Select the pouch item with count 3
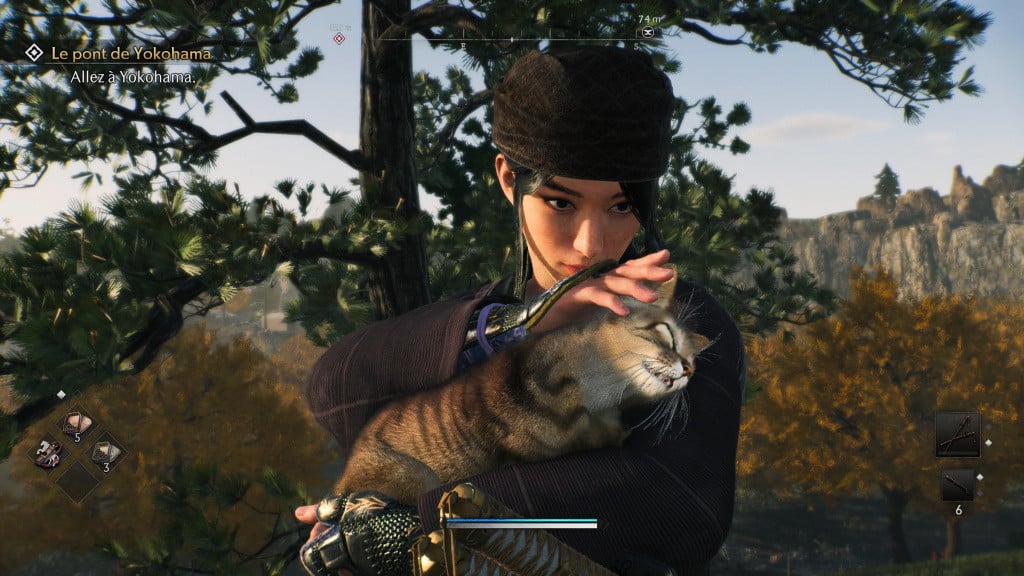Image resolution: width=1024 pixels, height=576 pixels. [106, 454]
